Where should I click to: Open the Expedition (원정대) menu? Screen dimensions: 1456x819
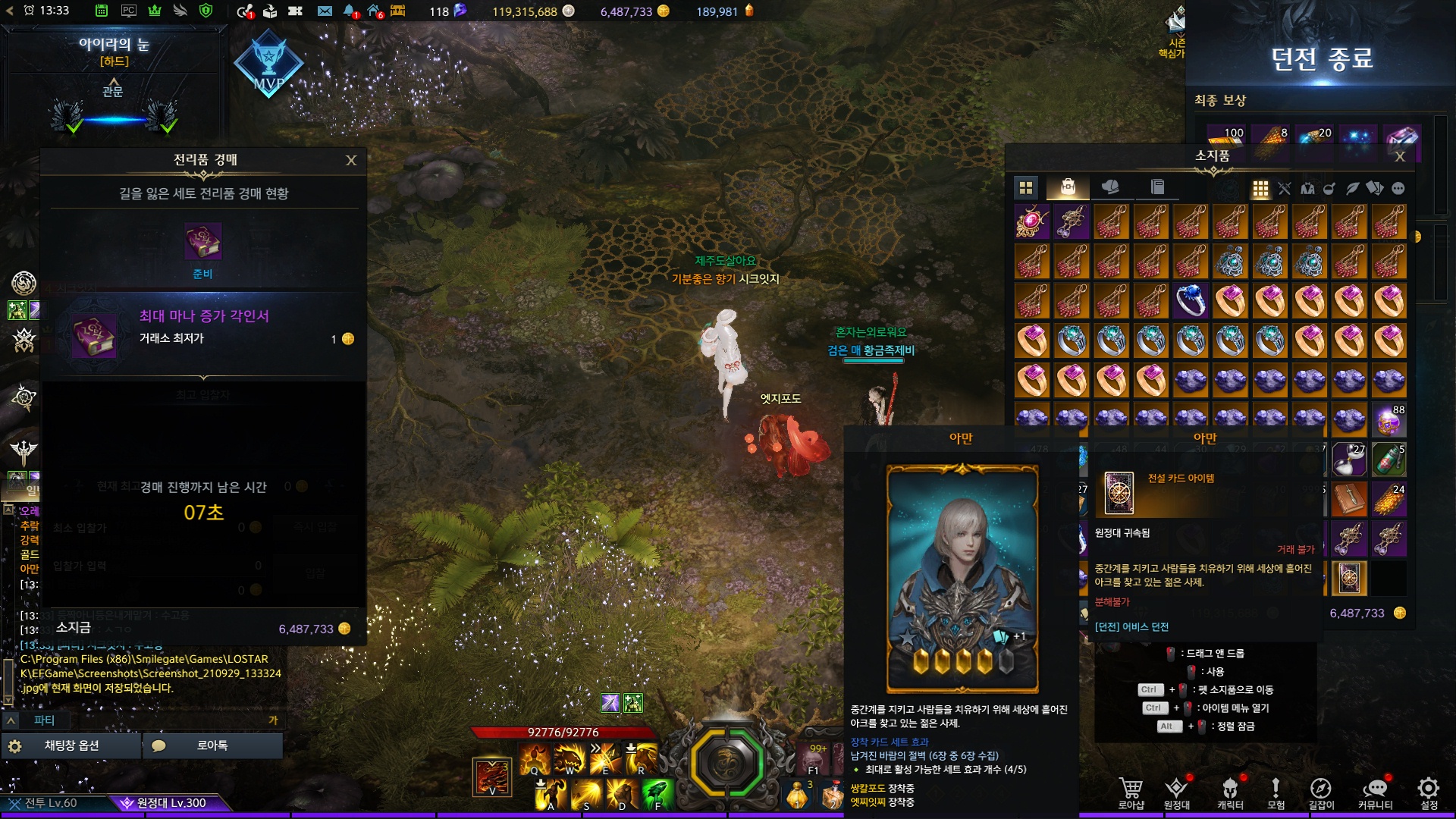click(1176, 792)
